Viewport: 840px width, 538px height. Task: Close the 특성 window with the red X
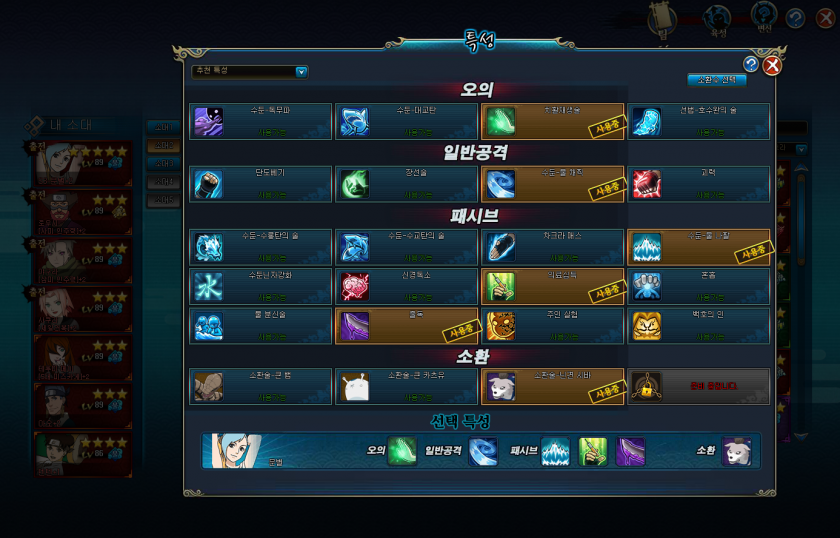[x=772, y=66]
